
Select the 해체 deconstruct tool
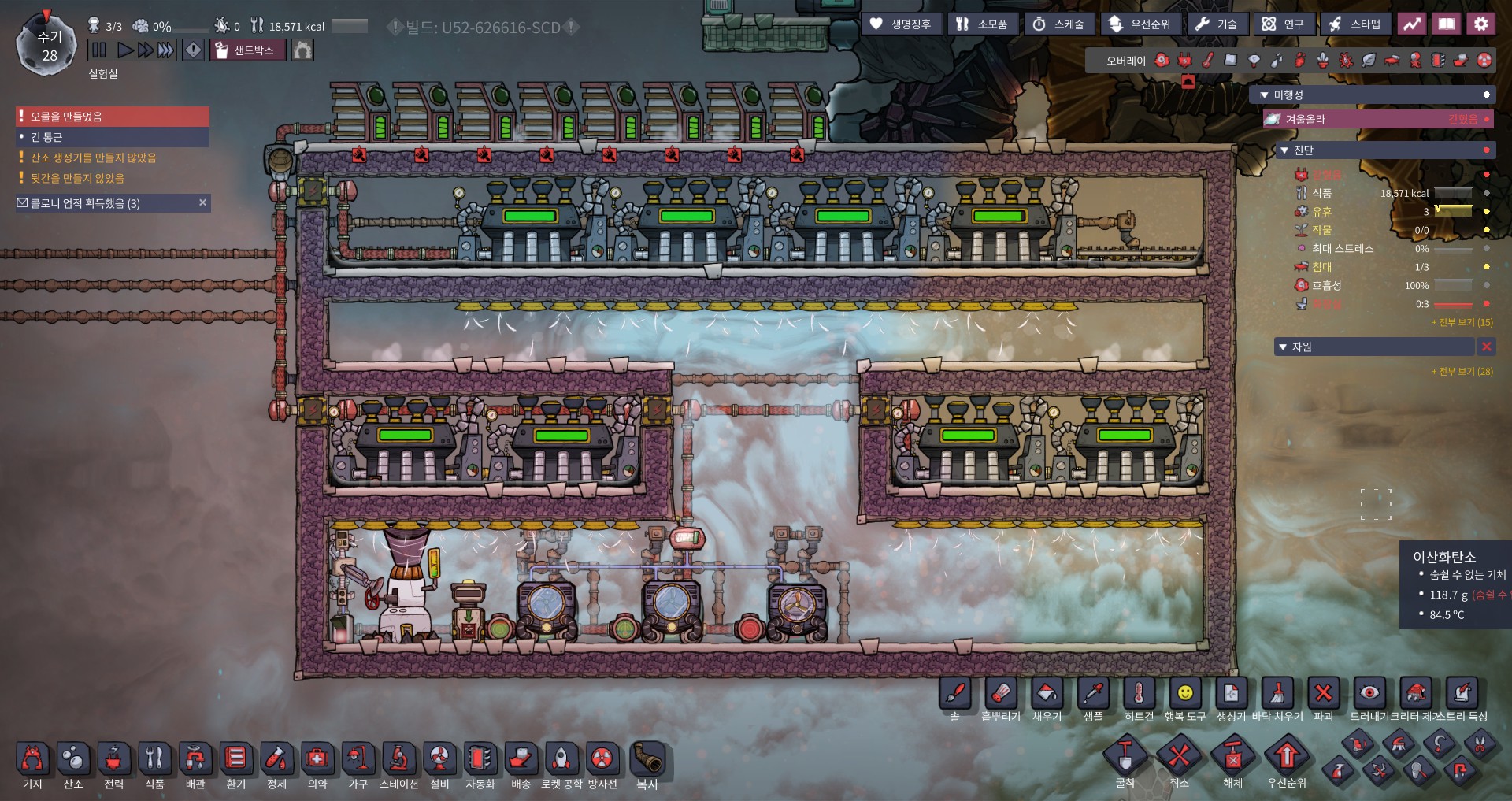tap(1232, 758)
